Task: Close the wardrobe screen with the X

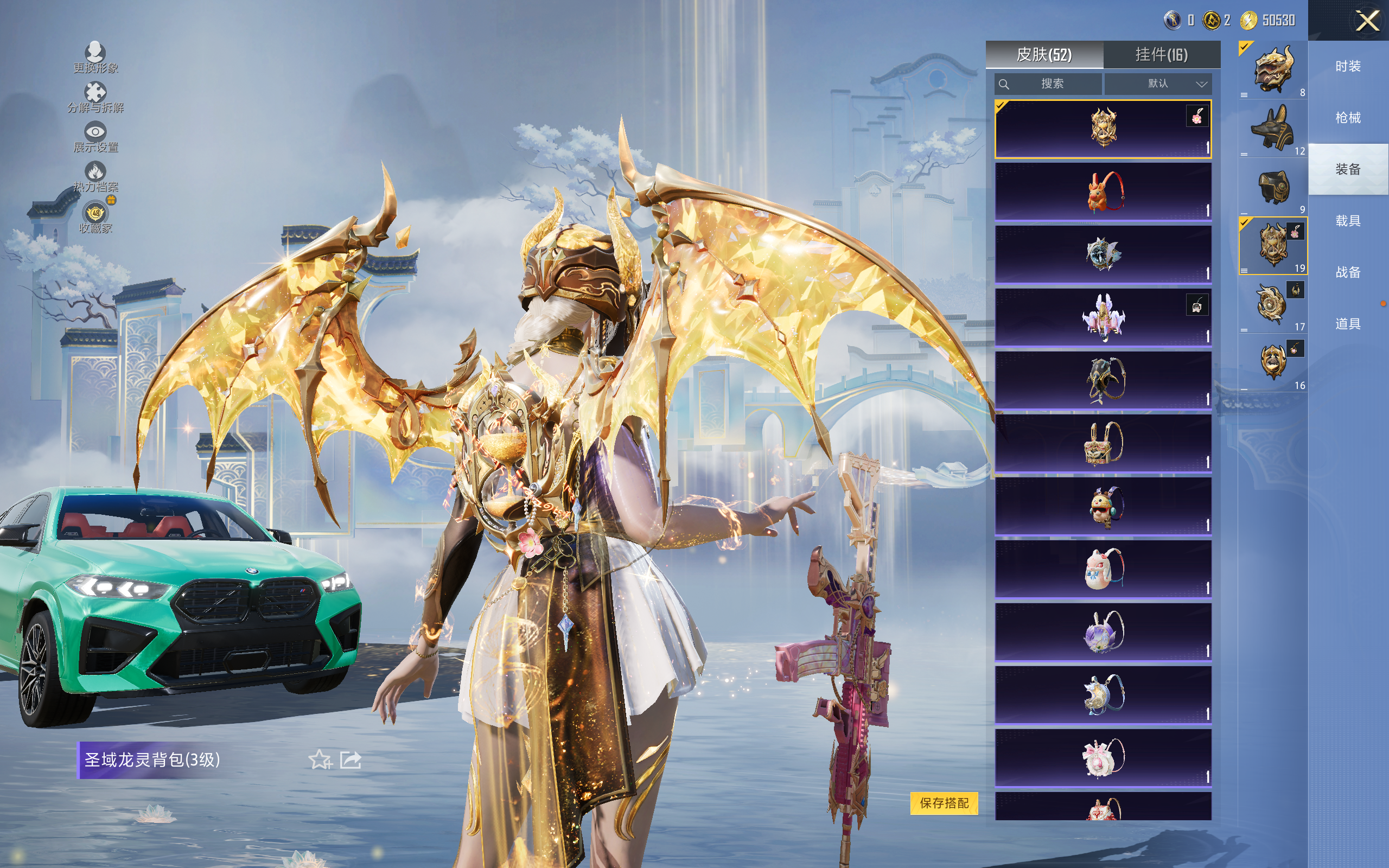Action: pyautogui.click(x=1367, y=21)
